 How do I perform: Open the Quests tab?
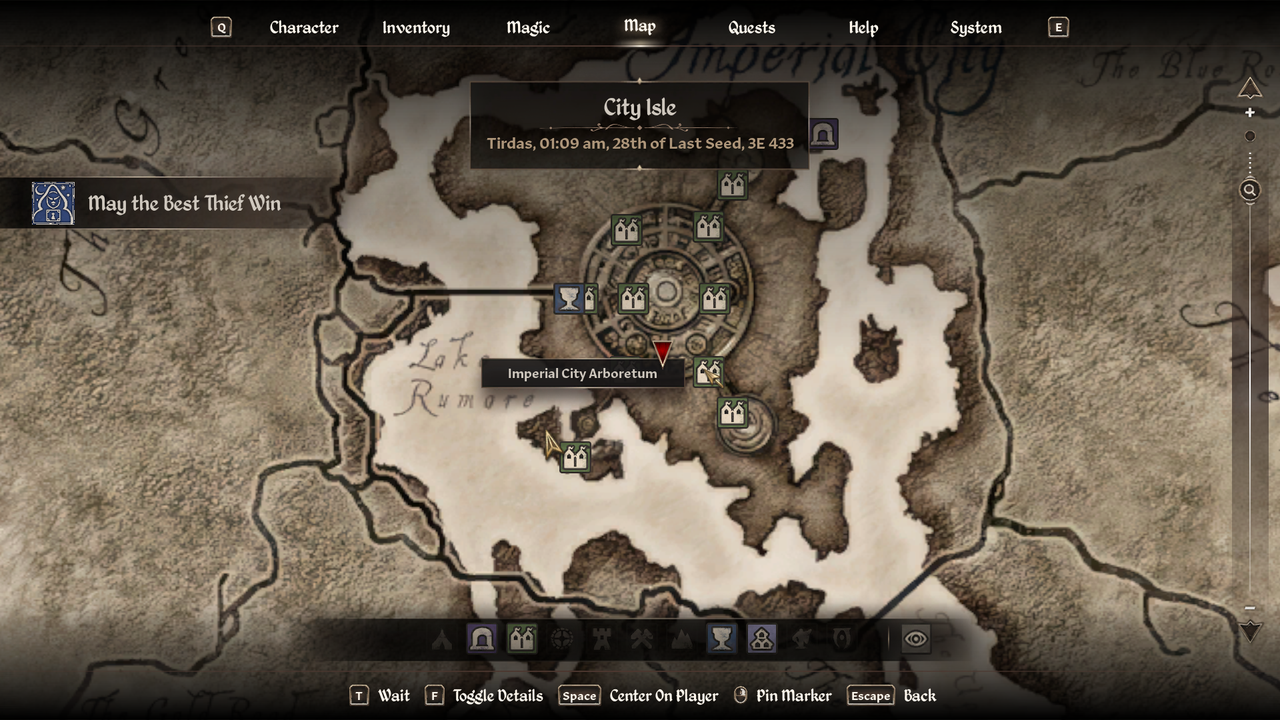(751, 27)
